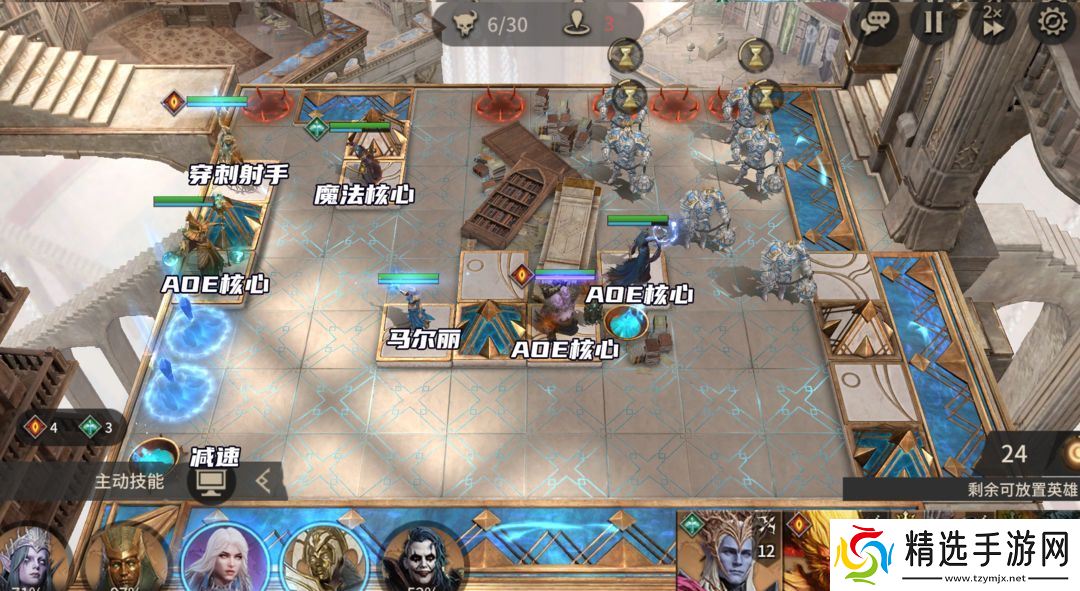The height and width of the screenshot is (591, 1080).
Task: Collapse the active skill panel arrow
Action: [x=264, y=481]
